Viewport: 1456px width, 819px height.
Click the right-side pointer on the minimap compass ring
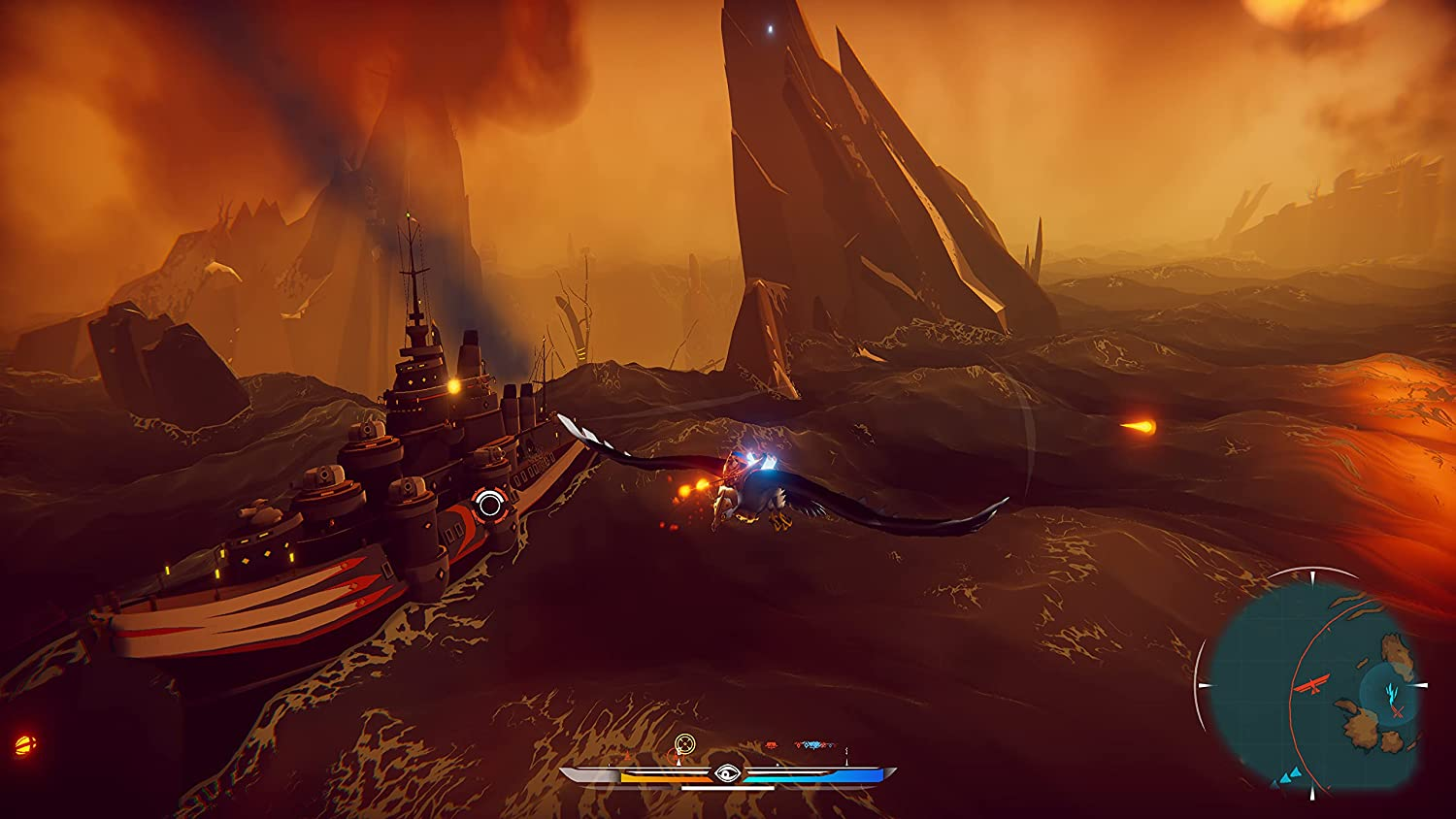[x=1421, y=684]
